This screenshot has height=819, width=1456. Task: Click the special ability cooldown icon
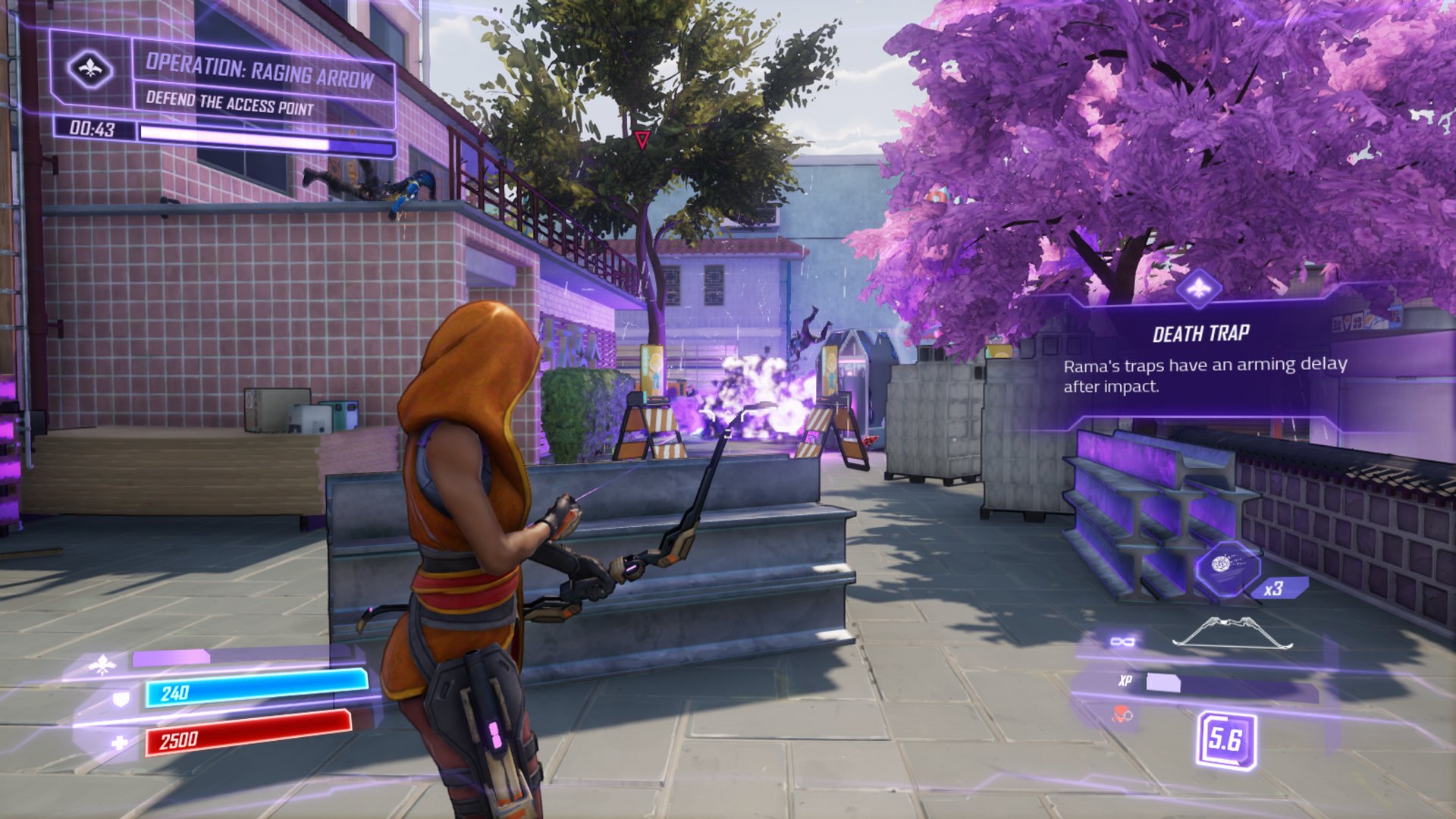click(x=1225, y=740)
